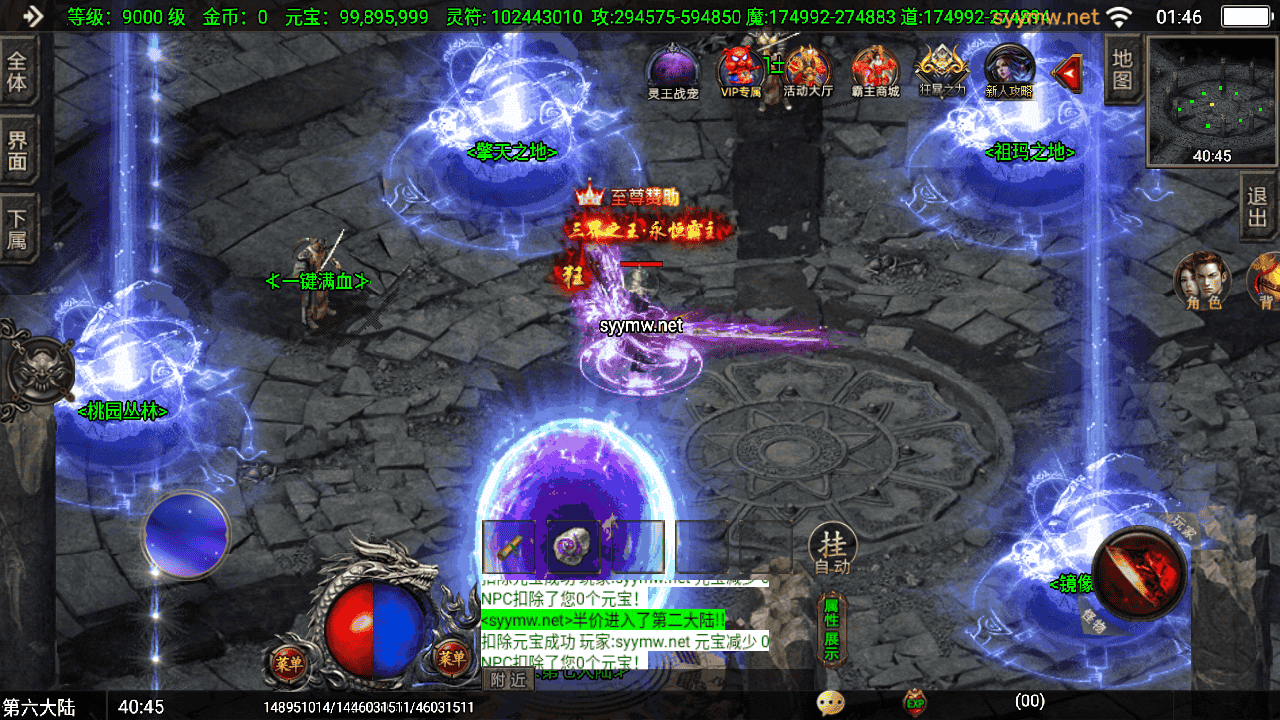The width and height of the screenshot is (1280, 720).
Task: Open the bag with the gold pouch icon
Action: point(1266,280)
